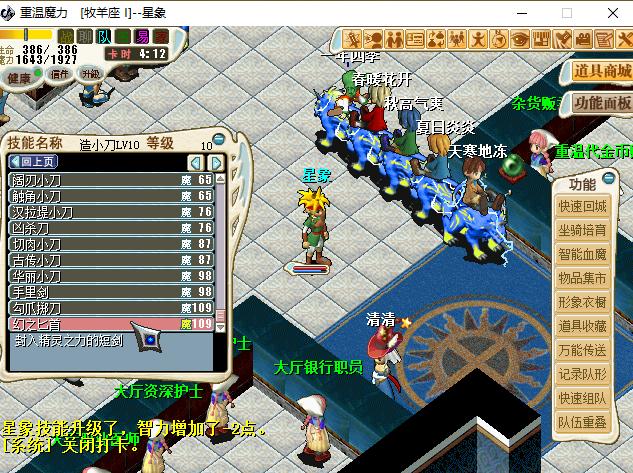Open 万能传送 universal teleport
The width and height of the screenshot is (633, 473).
(x=583, y=350)
